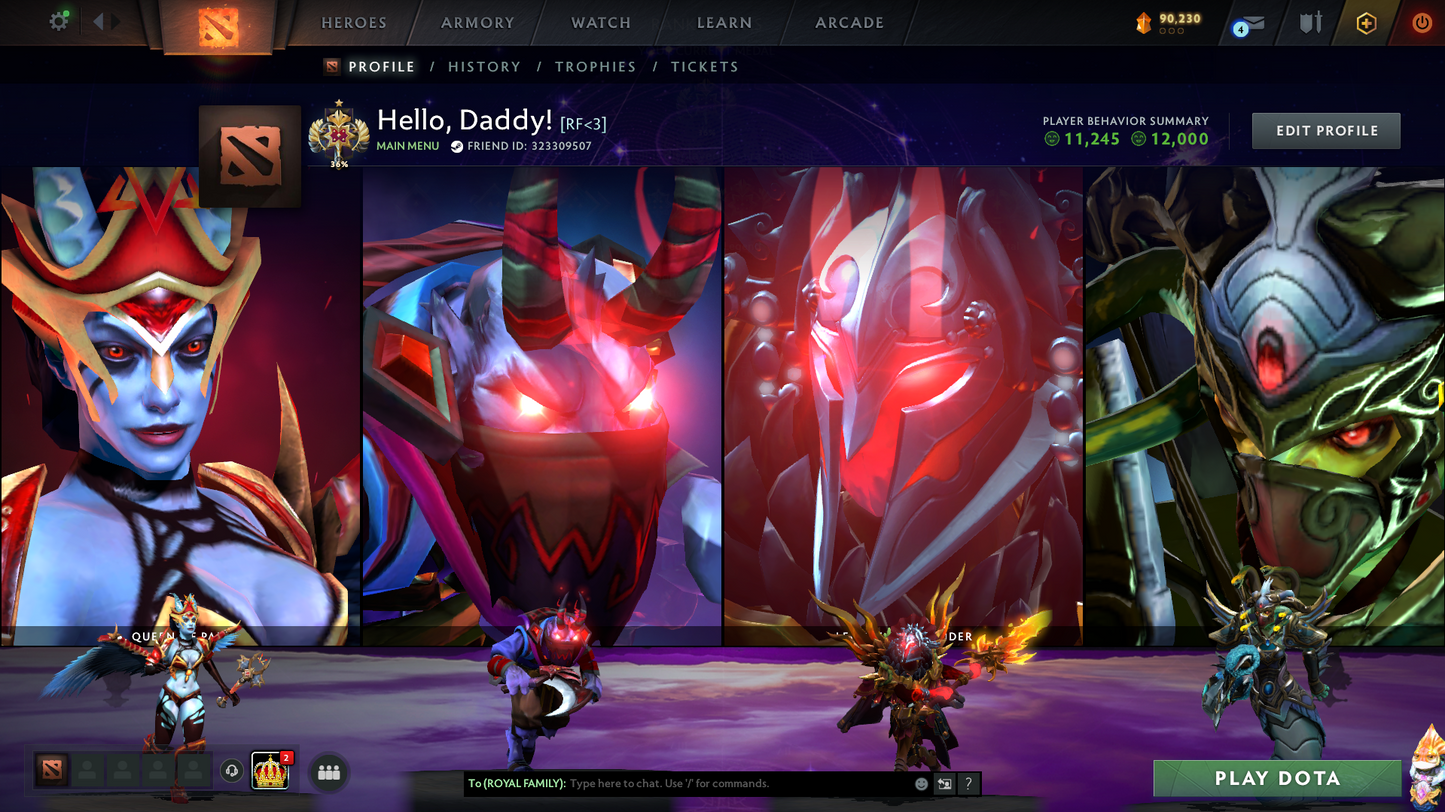
Task: Open the Arcade section
Action: point(849,23)
